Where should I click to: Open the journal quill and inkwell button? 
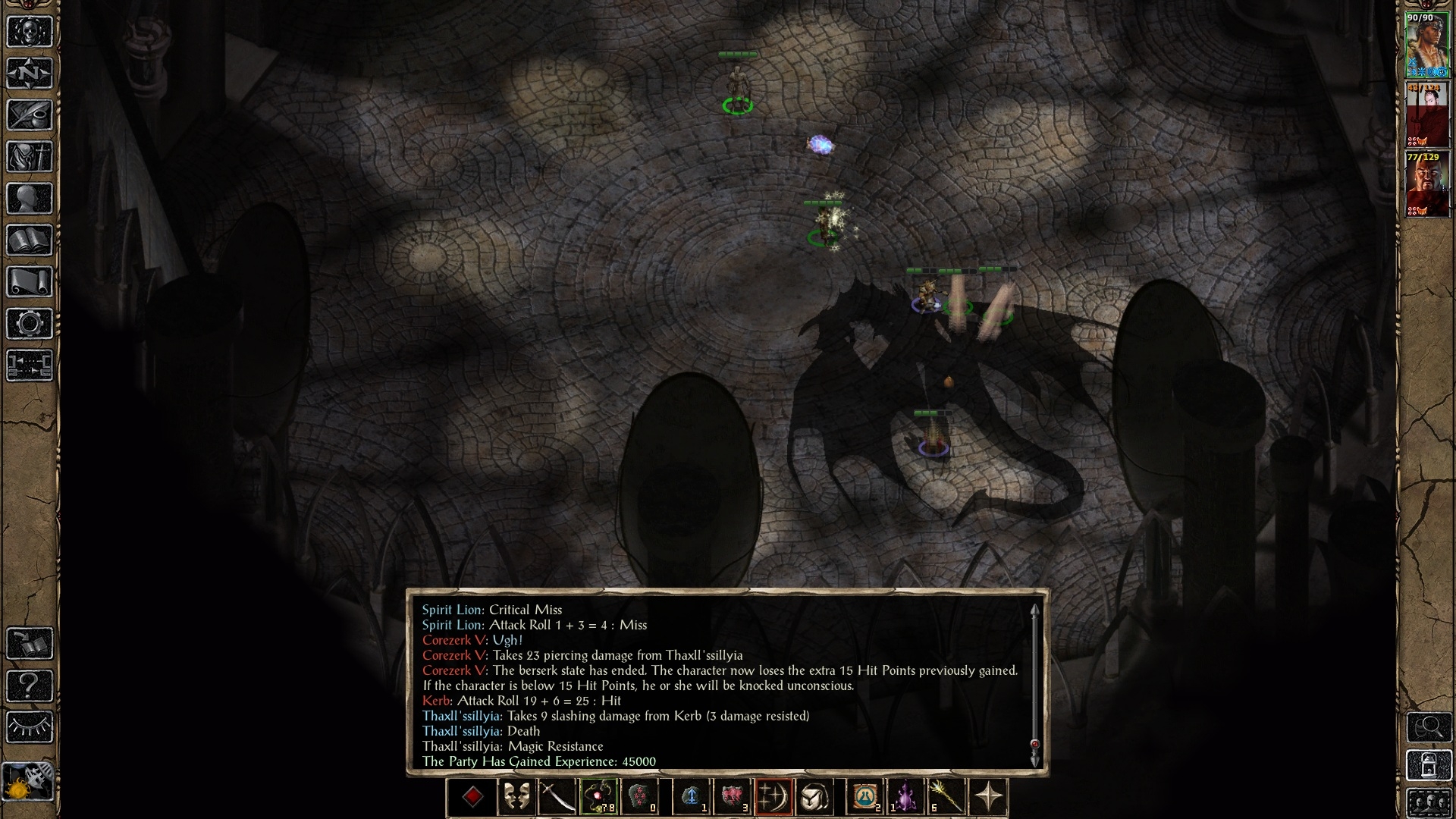tap(30, 115)
